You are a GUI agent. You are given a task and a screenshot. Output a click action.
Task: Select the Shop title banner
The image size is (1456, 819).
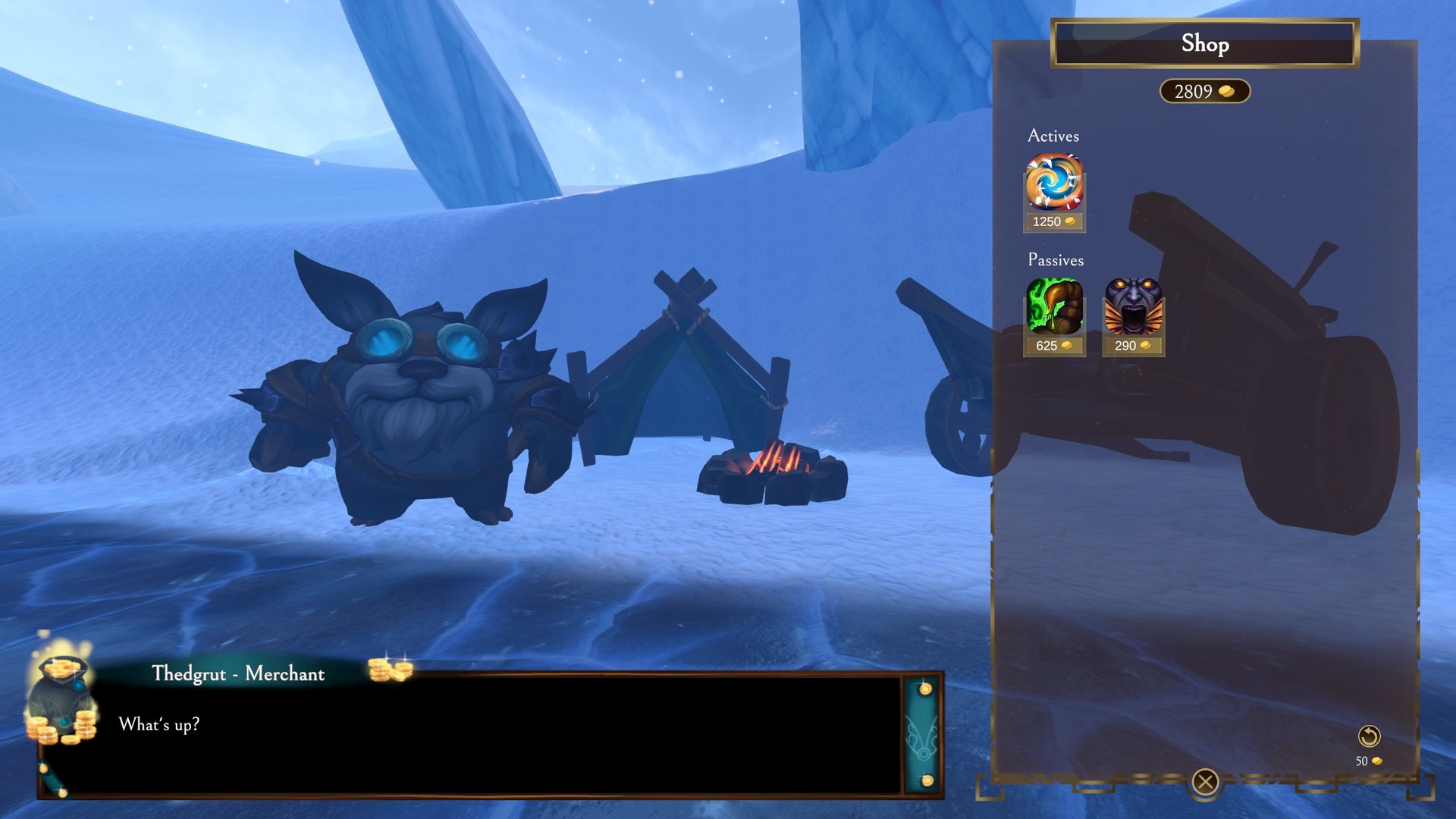pos(1204,45)
